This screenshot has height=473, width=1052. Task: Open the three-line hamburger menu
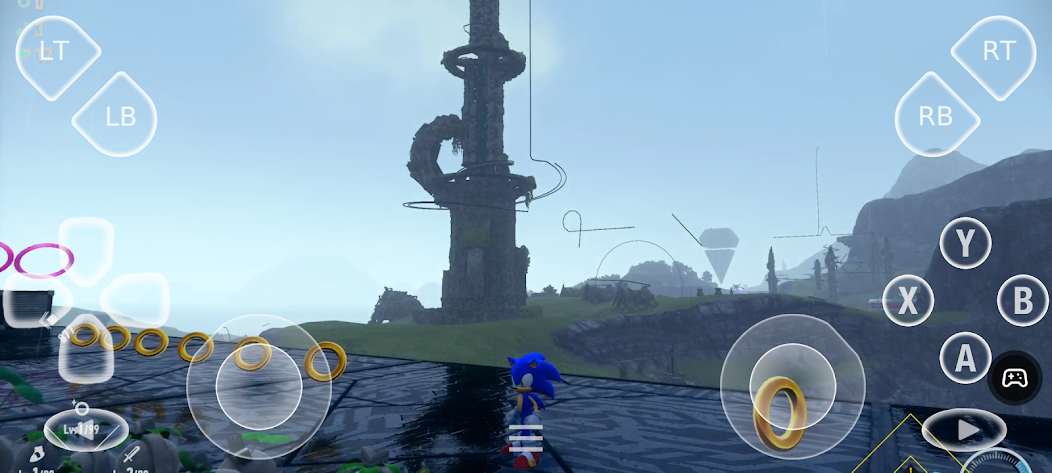[x=526, y=439]
